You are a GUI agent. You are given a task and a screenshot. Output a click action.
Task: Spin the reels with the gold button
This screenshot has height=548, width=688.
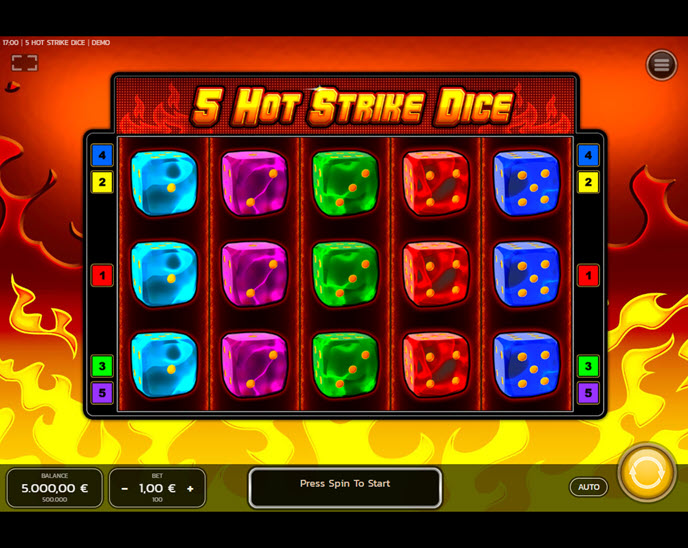(x=647, y=472)
